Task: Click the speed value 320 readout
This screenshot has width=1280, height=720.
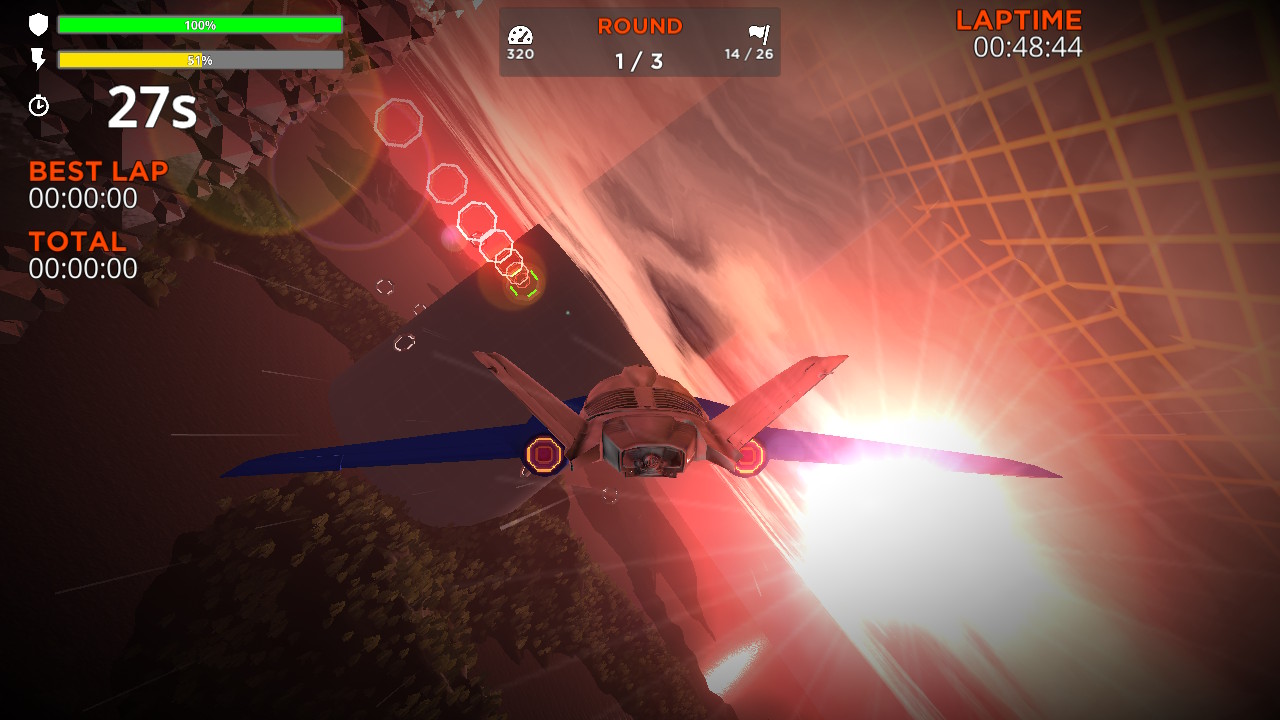Action: 521,52
